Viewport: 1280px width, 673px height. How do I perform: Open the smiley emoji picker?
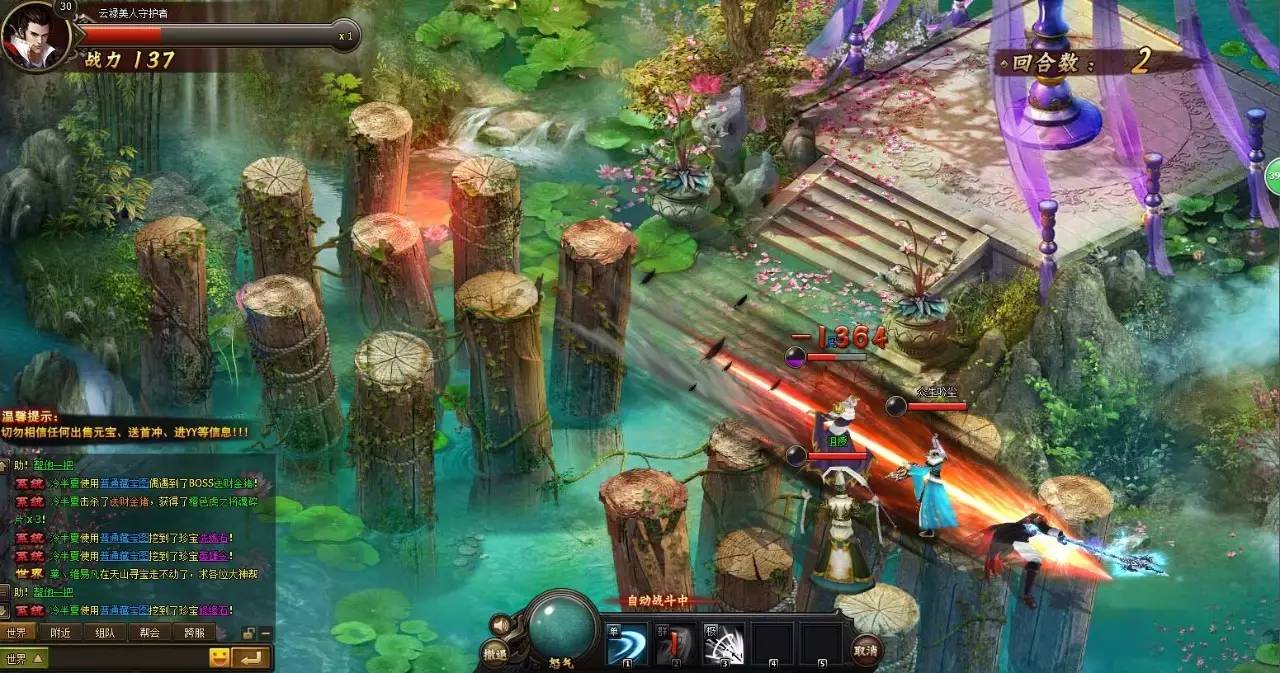pos(219,657)
